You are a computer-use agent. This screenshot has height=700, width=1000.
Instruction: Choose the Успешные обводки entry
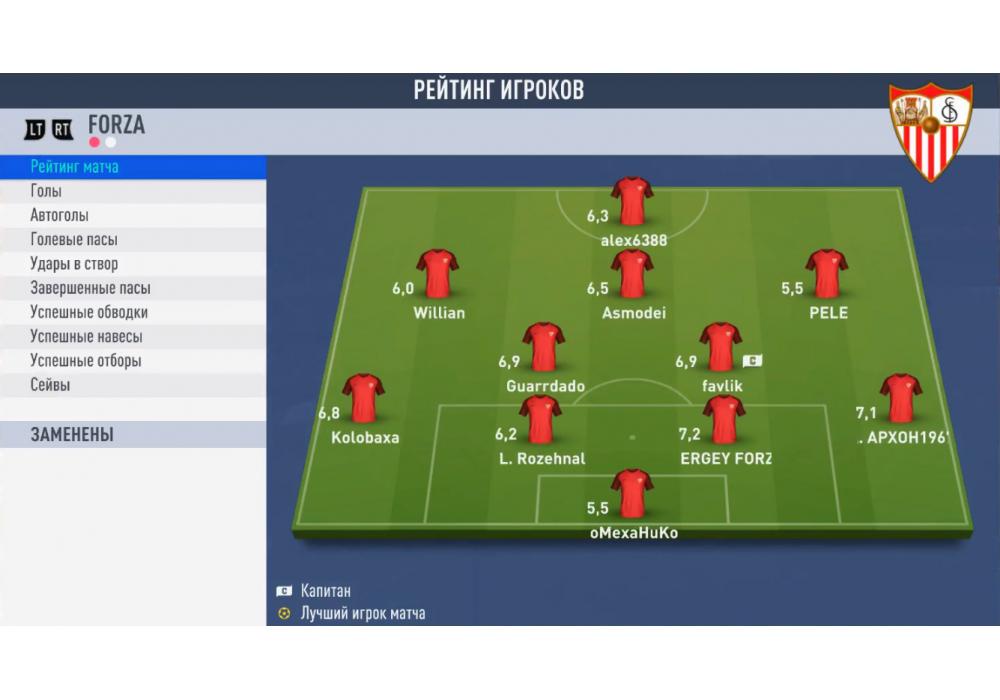click(132, 312)
